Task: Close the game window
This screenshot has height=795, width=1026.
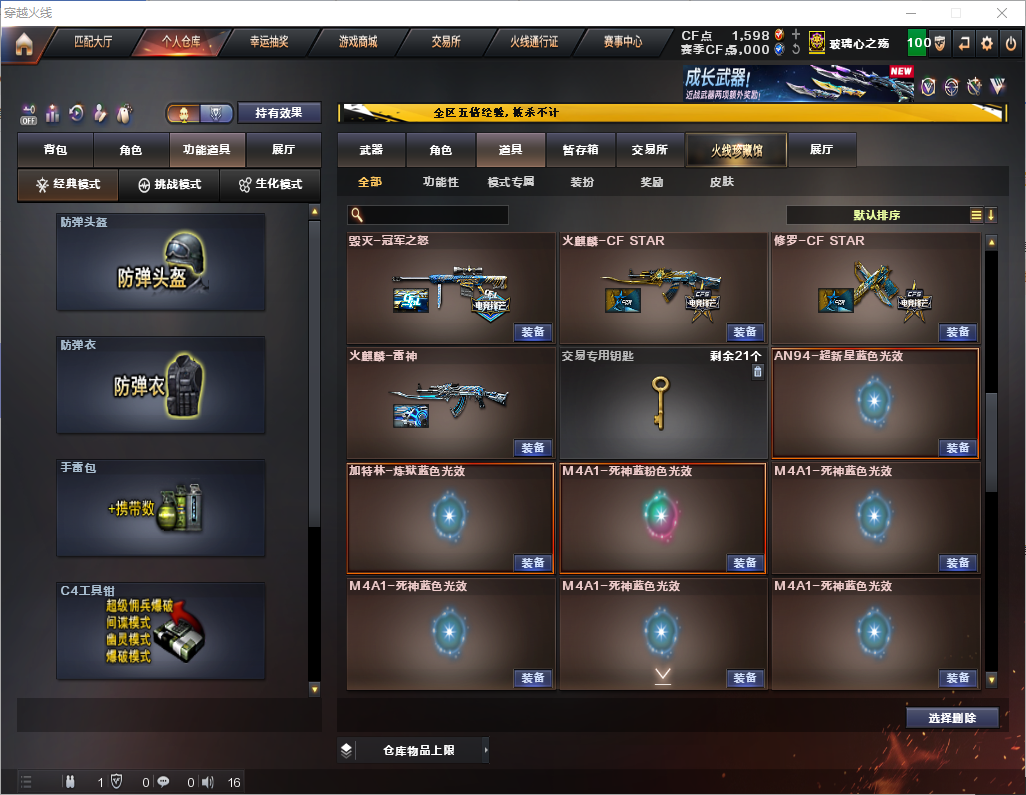Action: pyautogui.click(x=1002, y=13)
